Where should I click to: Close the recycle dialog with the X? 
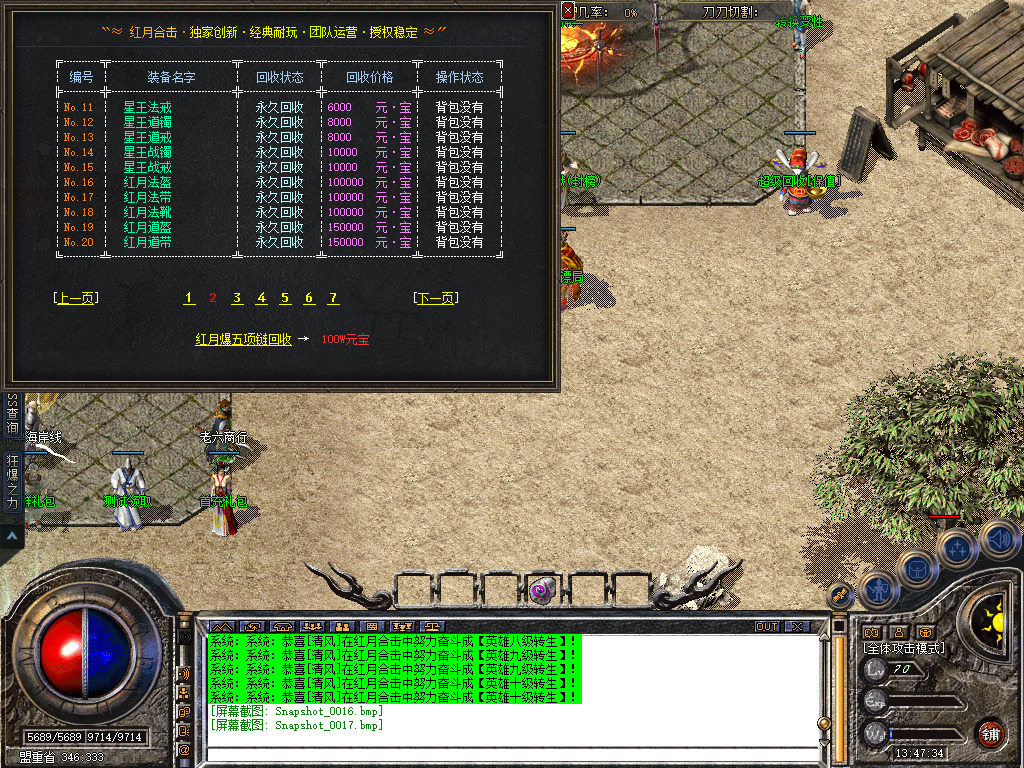click(568, 11)
